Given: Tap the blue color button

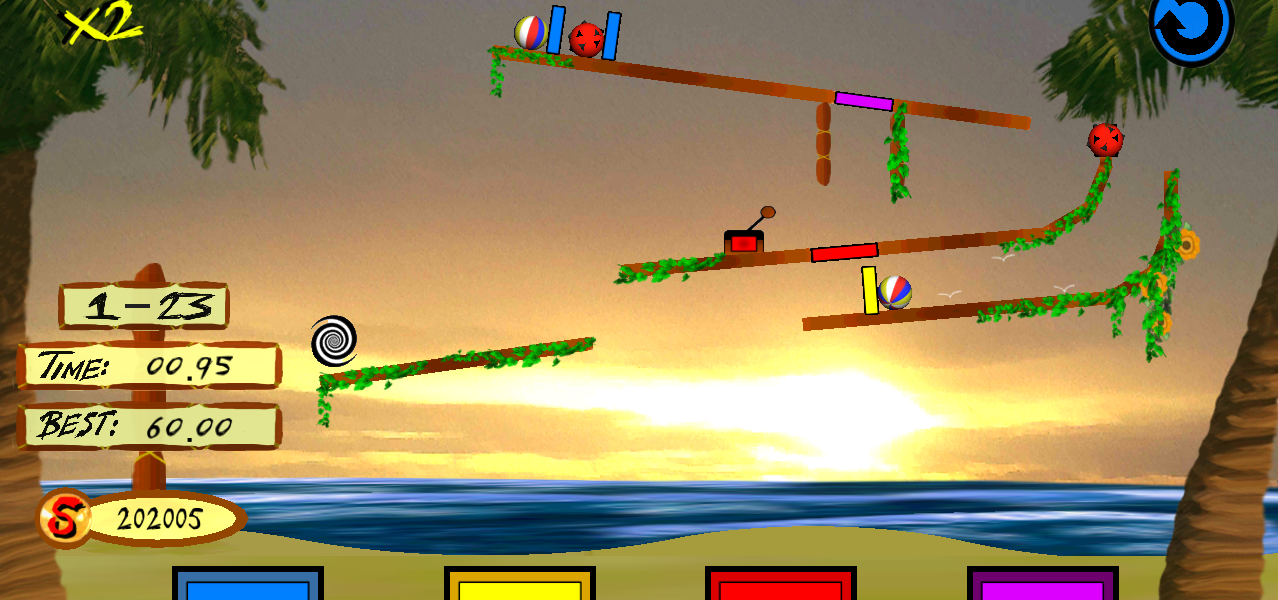Looking at the screenshot, I should pos(247,586).
